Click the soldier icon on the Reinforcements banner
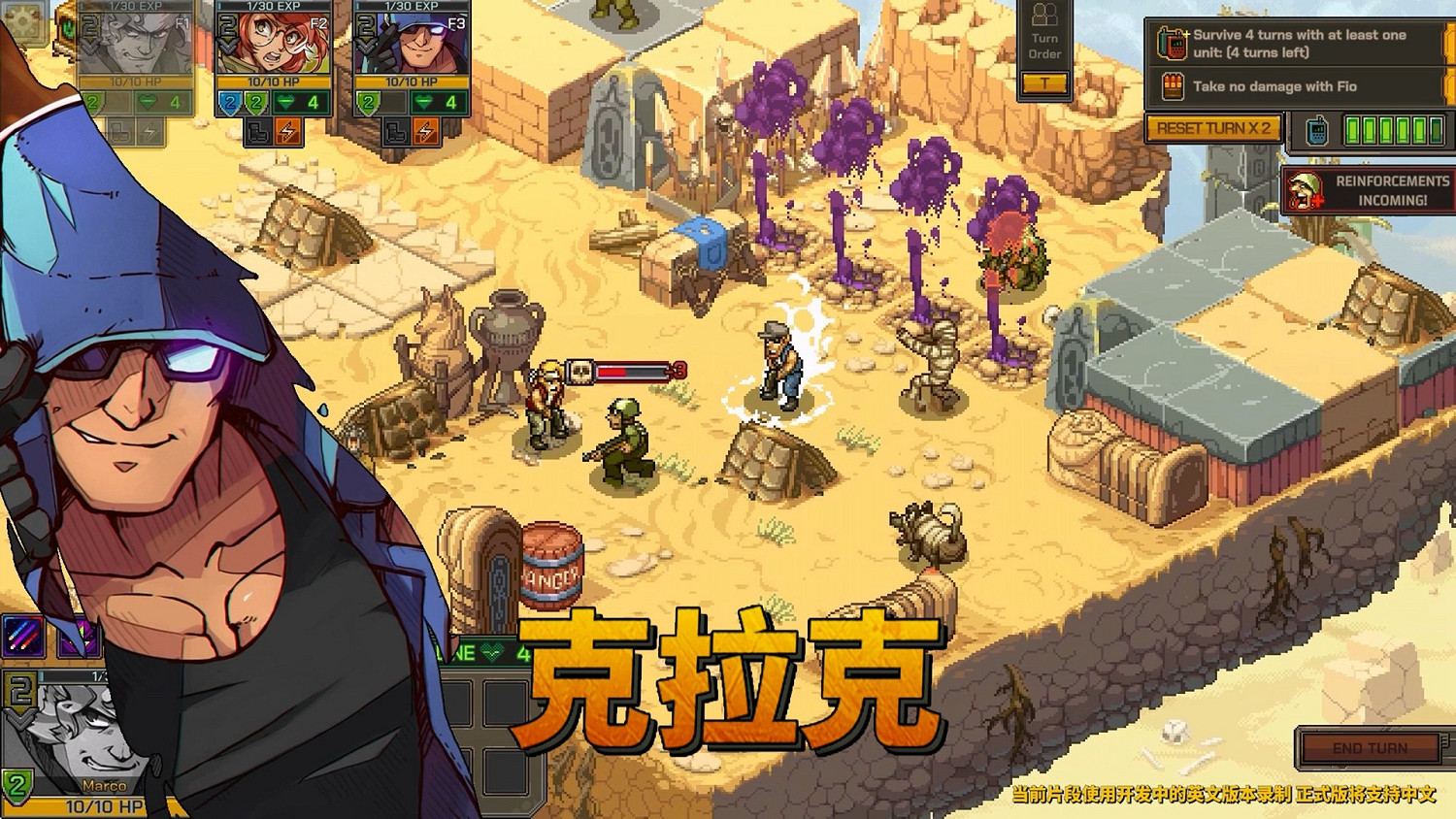The image size is (1456, 819). 1304,190
